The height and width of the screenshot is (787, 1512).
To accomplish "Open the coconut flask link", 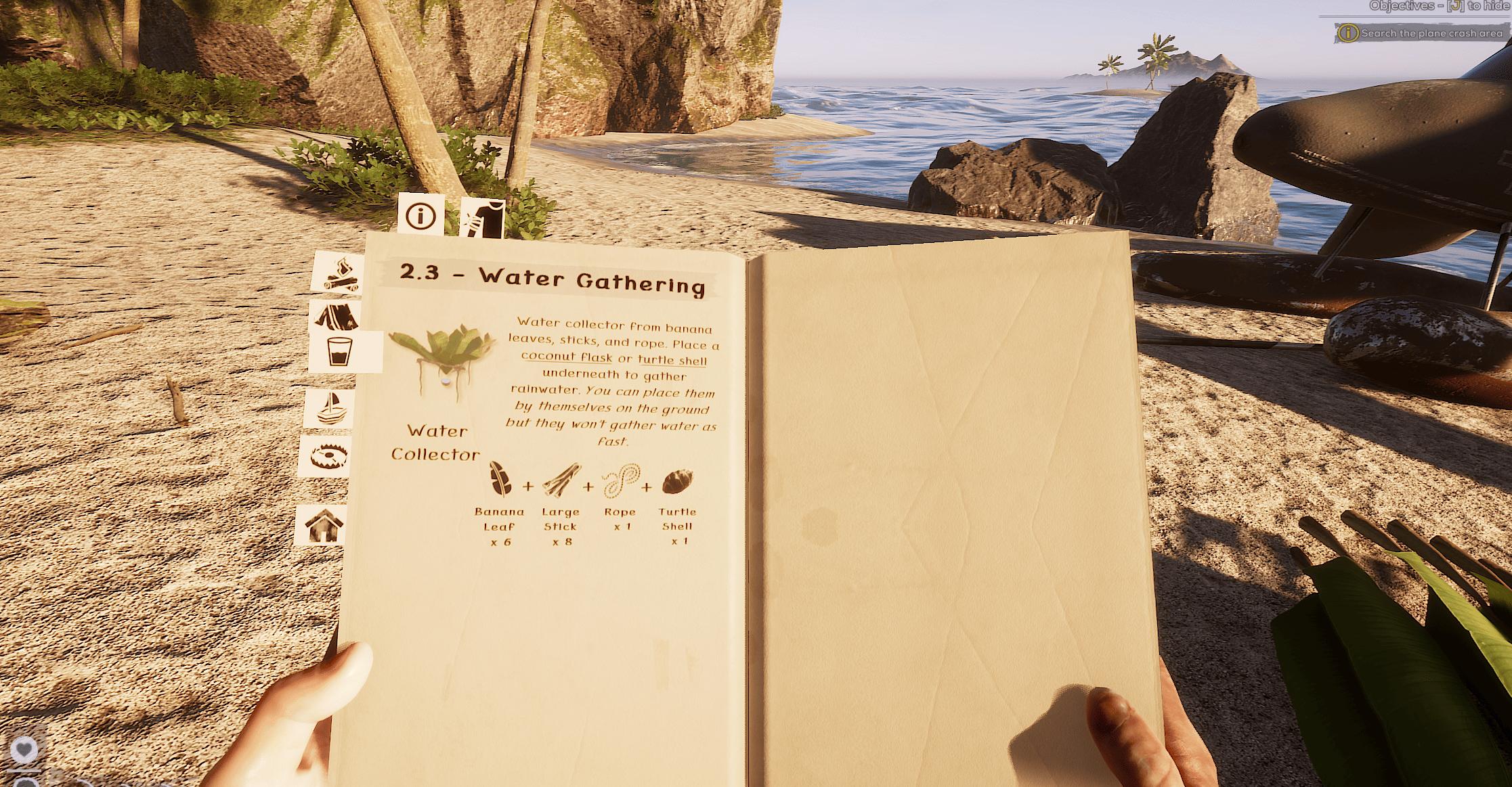I will click(x=568, y=357).
